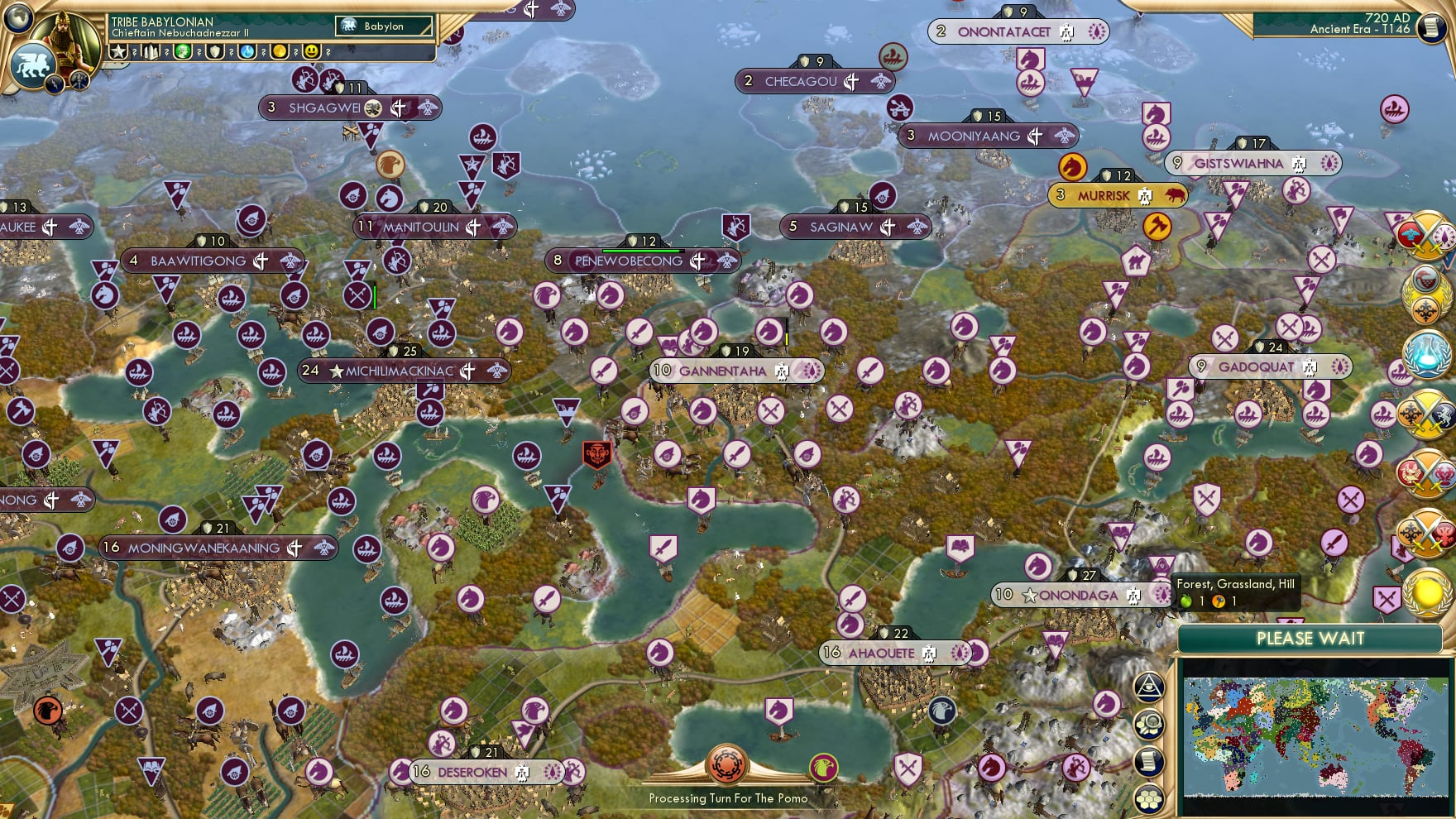
Task: Open Great People menu via star icon
Action: 119,51
